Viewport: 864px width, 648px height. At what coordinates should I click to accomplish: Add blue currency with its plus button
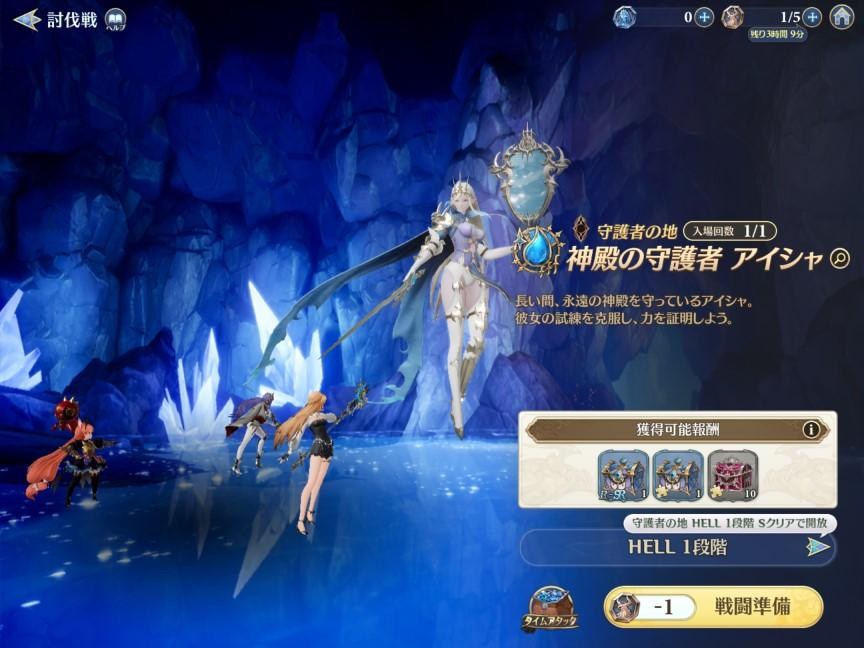pyautogui.click(x=704, y=17)
